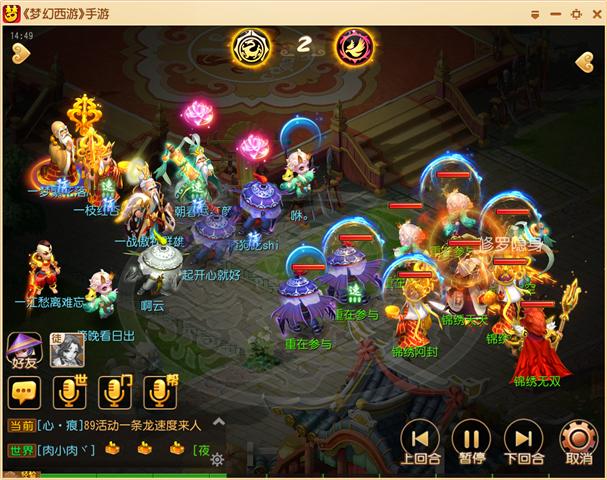Open chat settings gear icon
The image size is (607, 480).
tap(216, 459)
